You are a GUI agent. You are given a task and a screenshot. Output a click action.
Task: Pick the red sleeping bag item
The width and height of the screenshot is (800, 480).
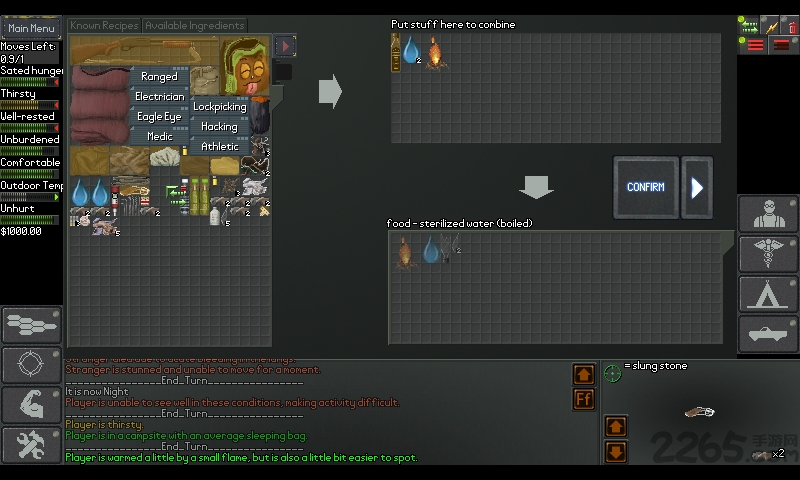point(98,105)
